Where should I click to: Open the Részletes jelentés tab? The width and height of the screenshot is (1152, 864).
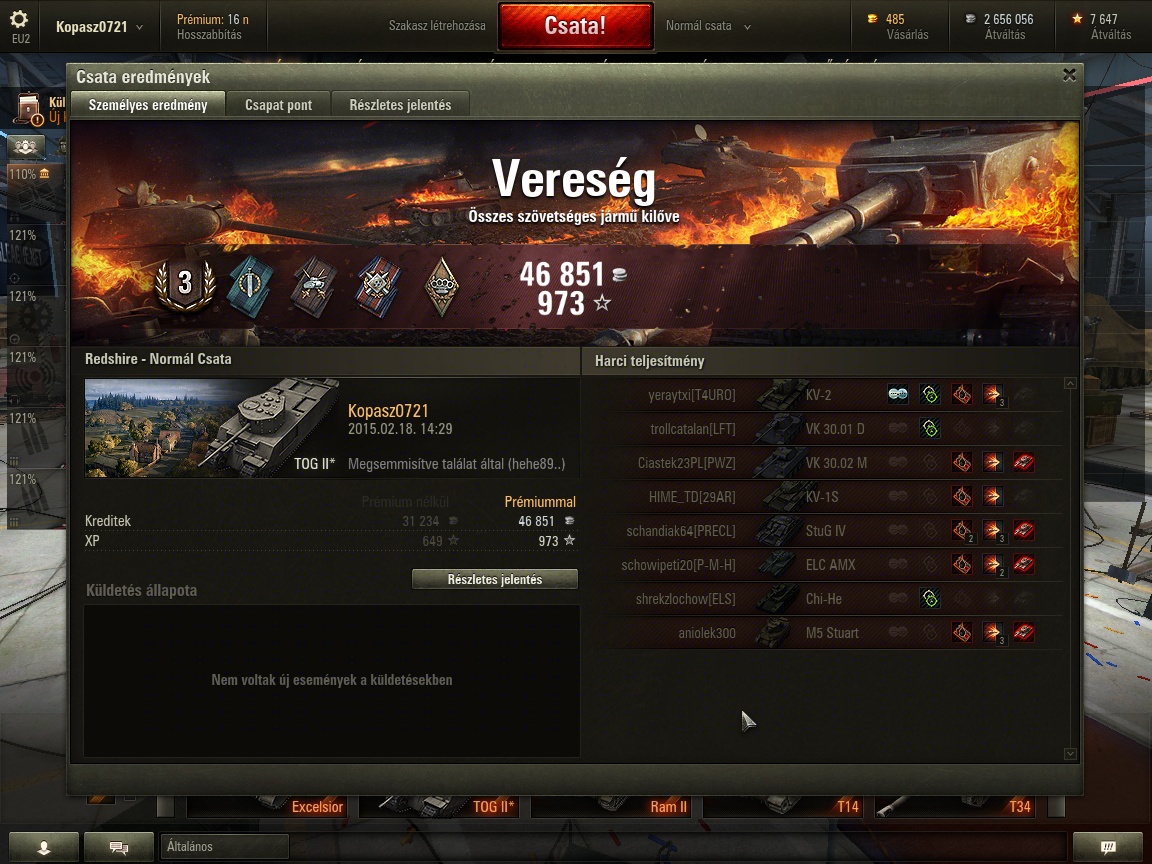(x=400, y=105)
